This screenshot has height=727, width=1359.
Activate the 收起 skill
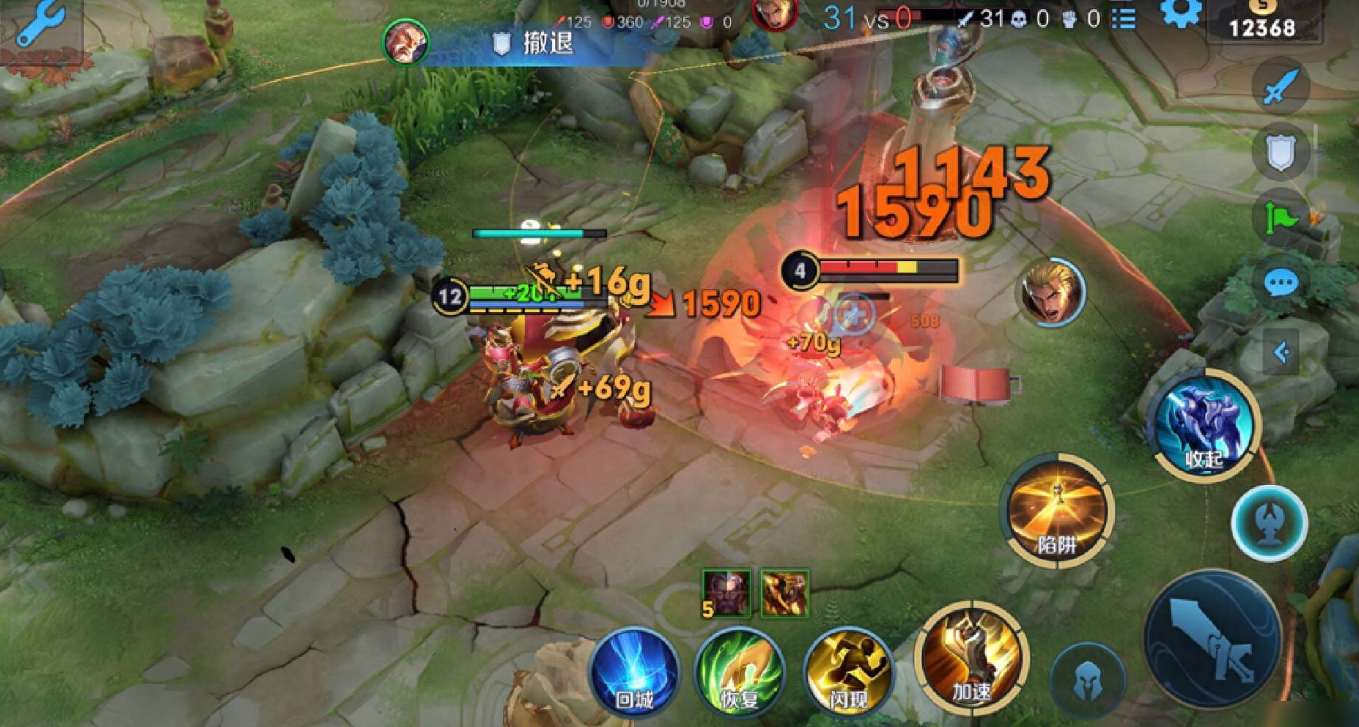pyautogui.click(x=1204, y=427)
